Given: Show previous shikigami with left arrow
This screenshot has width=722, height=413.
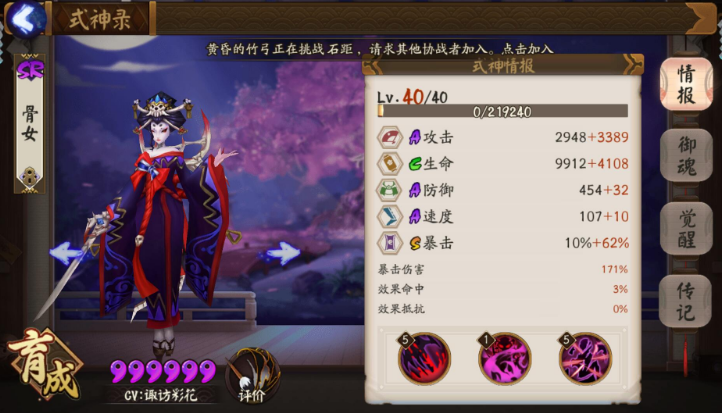Looking at the screenshot, I should [x=67, y=252].
